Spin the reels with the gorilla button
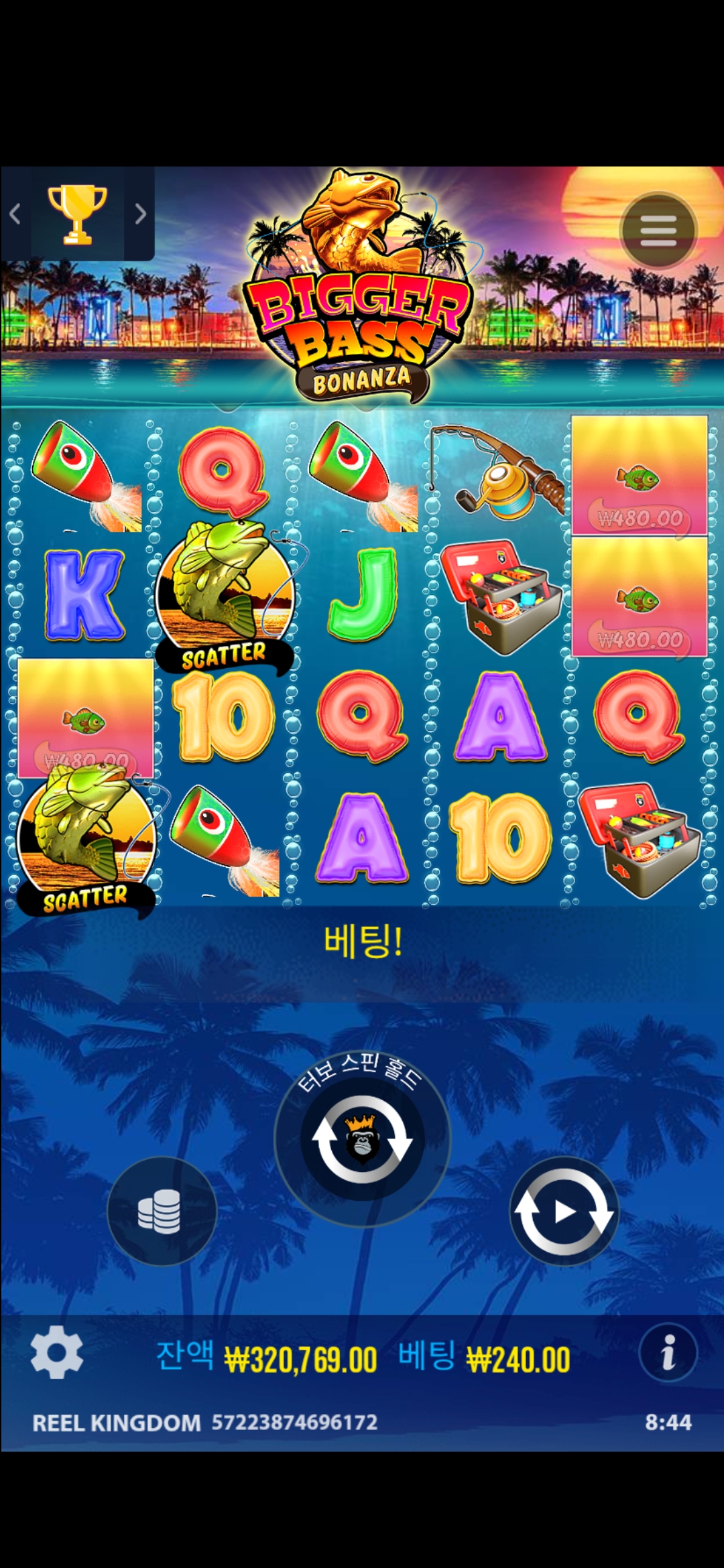 (362, 1140)
